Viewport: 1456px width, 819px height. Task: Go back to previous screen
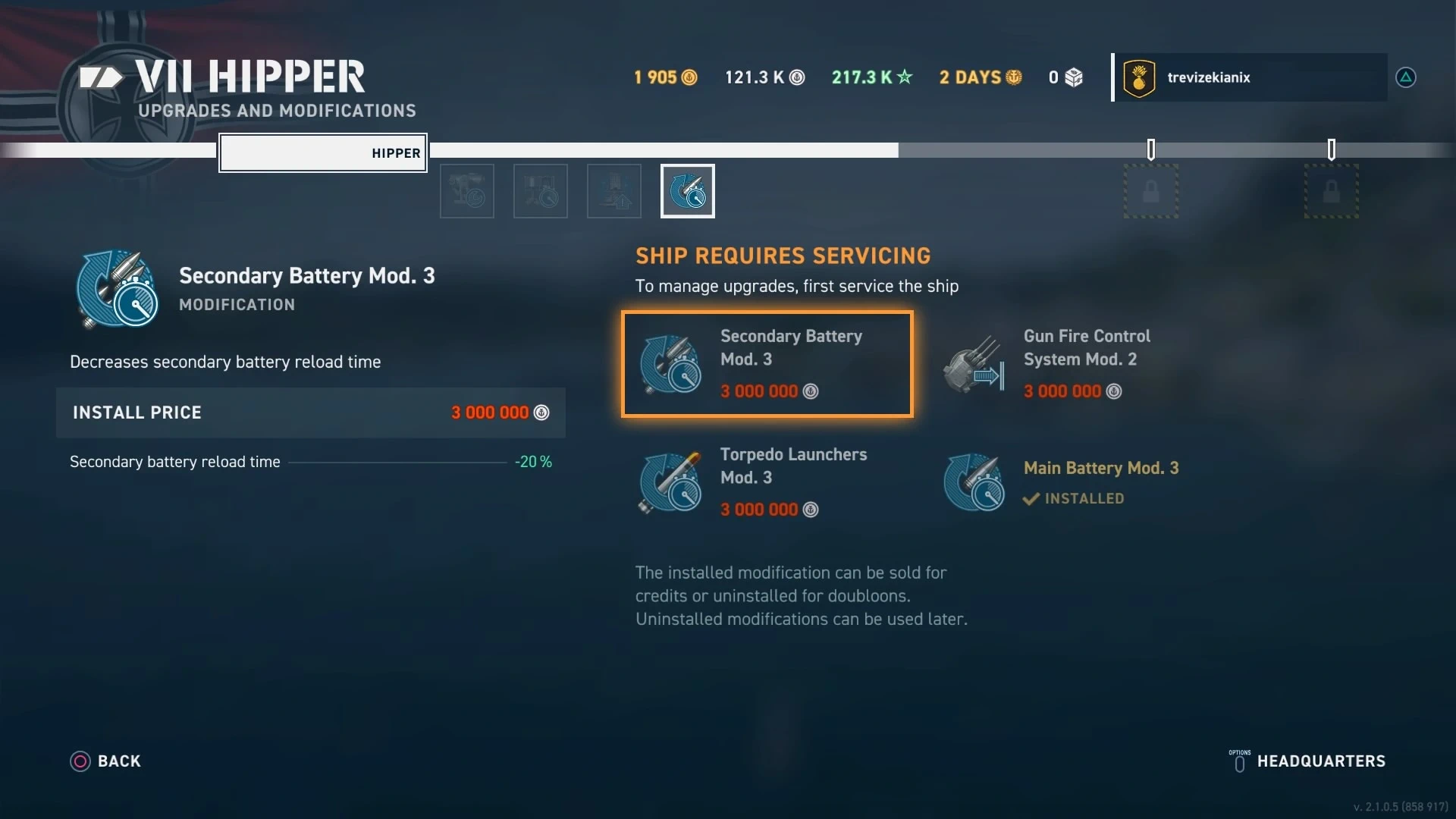pos(106,761)
